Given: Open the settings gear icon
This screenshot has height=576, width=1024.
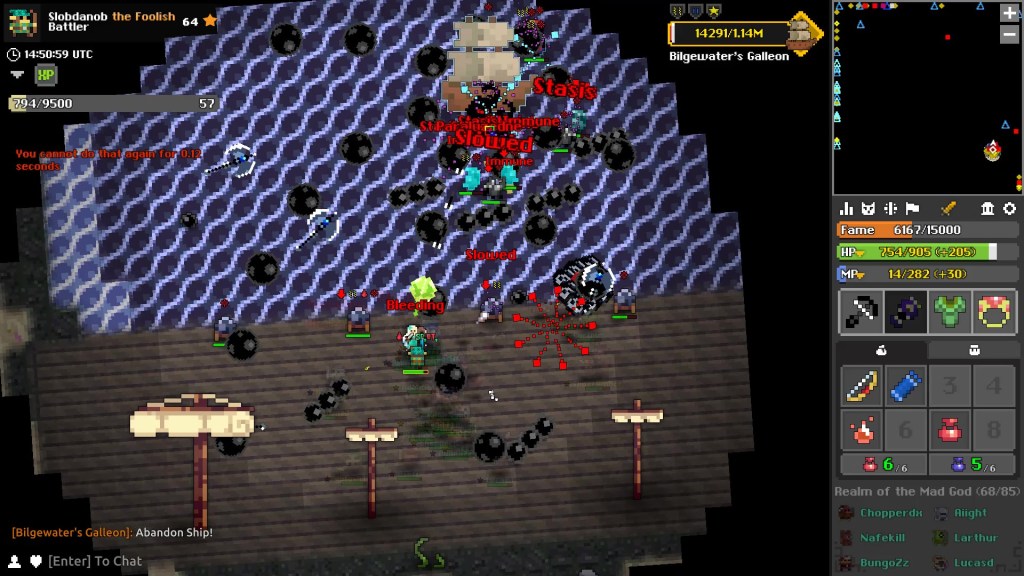Looking at the screenshot, I should [1009, 208].
